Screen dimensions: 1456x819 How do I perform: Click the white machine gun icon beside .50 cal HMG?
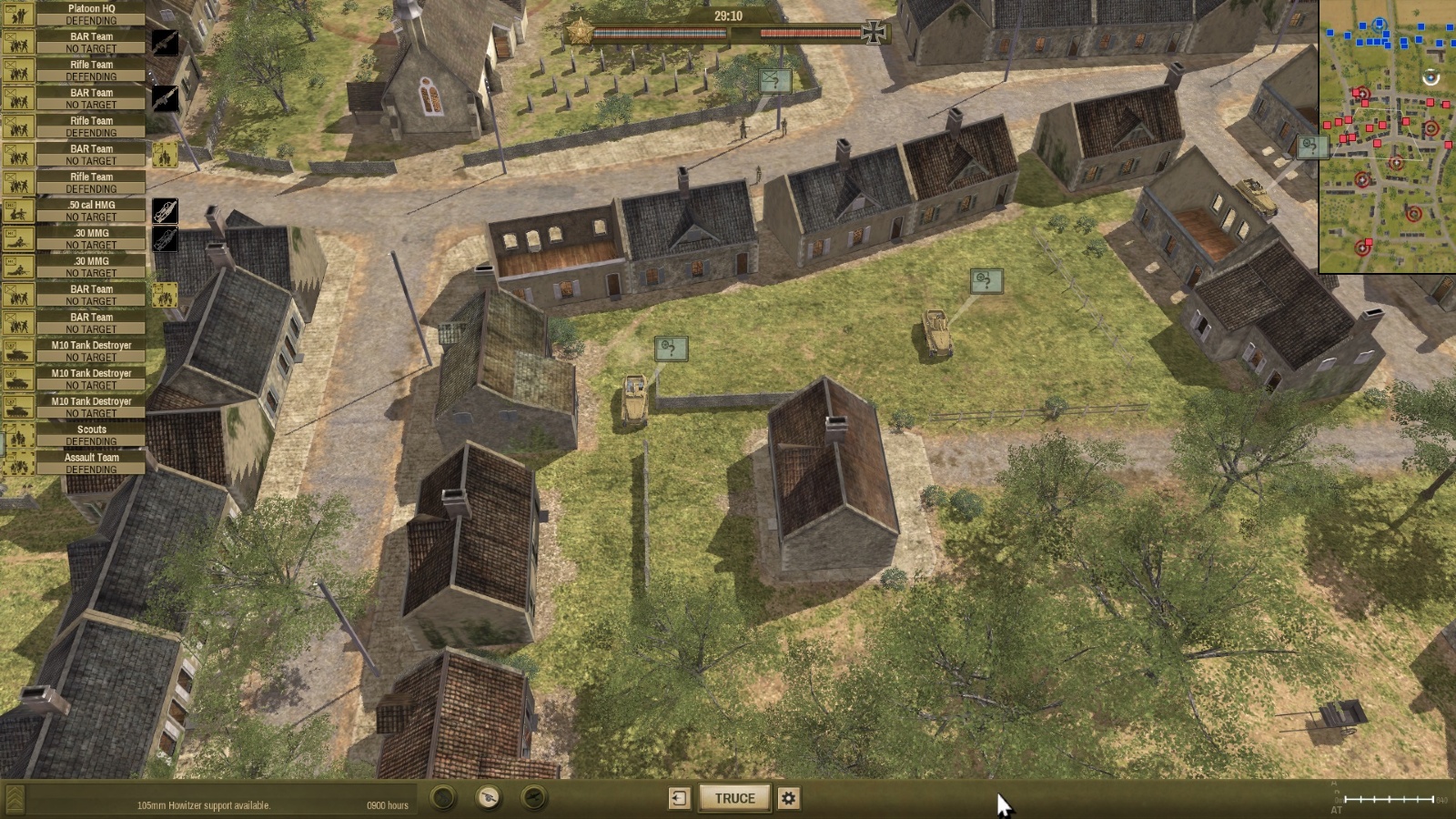pyautogui.click(x=165, y=211)
